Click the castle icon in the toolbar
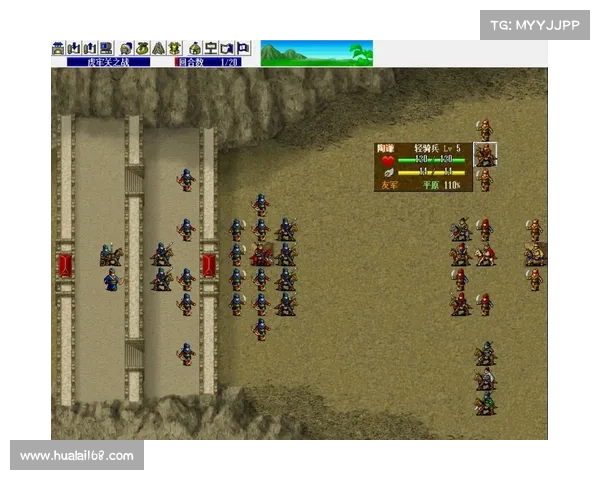The width and height of the screenshot is (600, 480). click(x=57, y=48)
